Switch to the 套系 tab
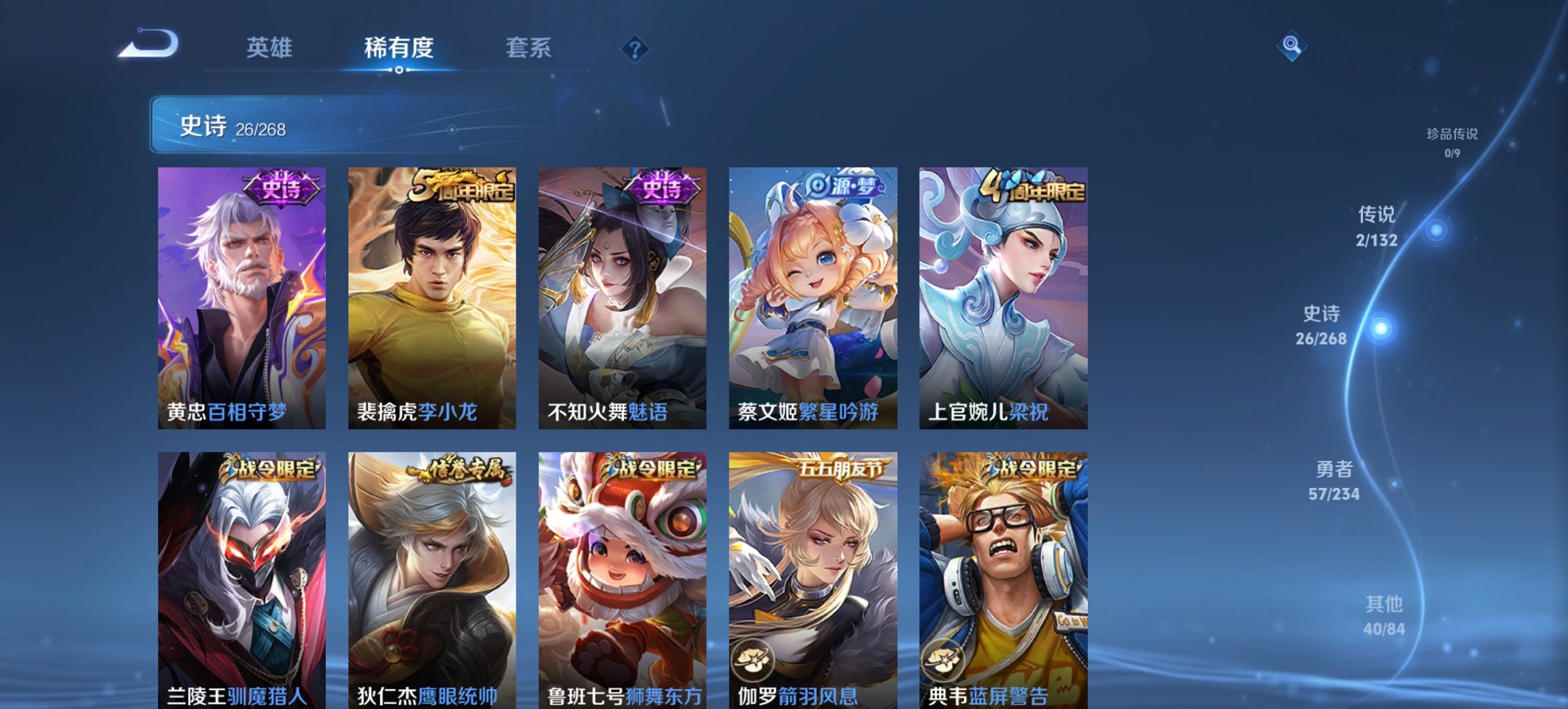Viewport: 1568px width, 709px height. [529, 48]
